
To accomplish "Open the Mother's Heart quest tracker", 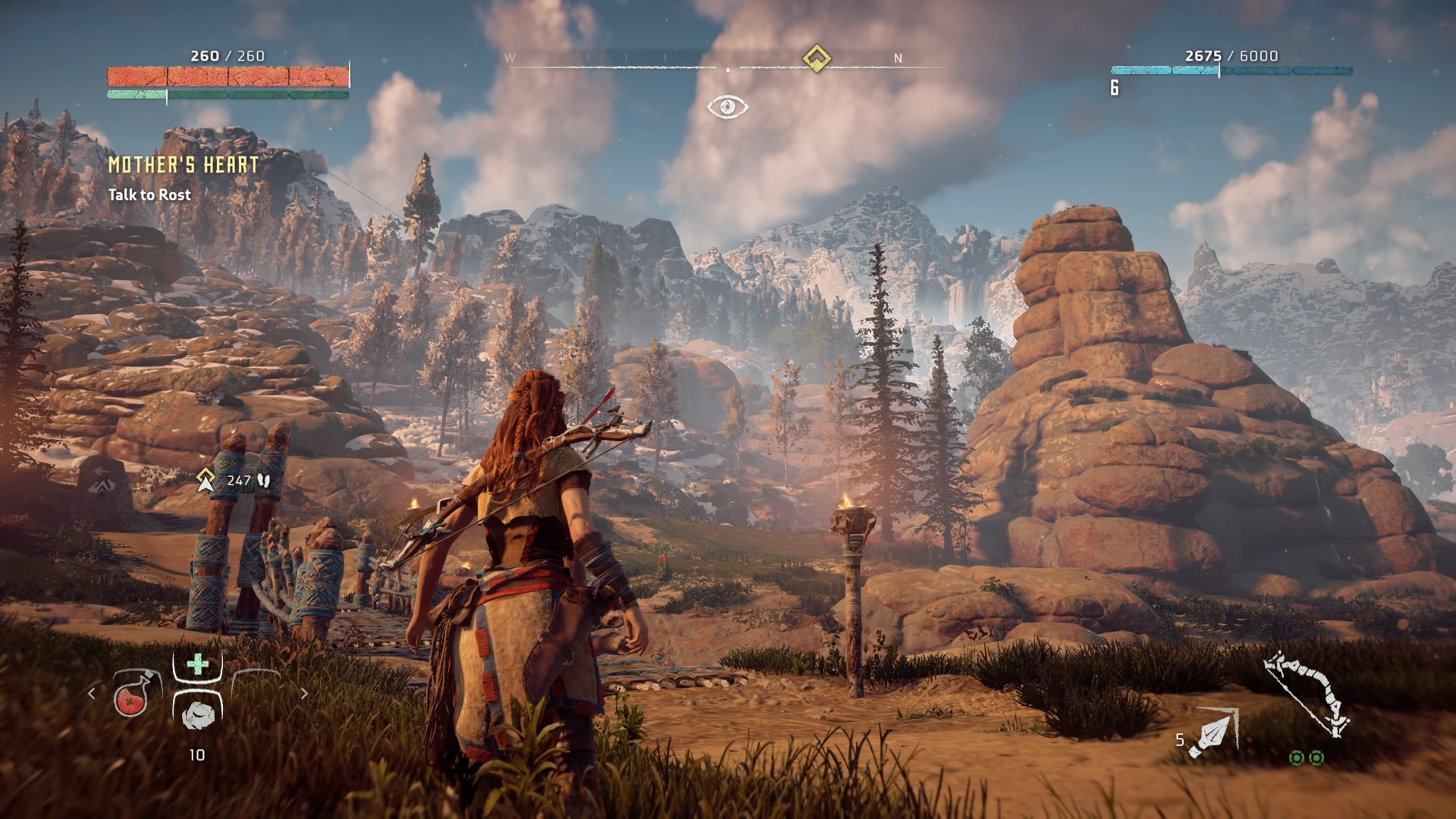I will [184, 165].
